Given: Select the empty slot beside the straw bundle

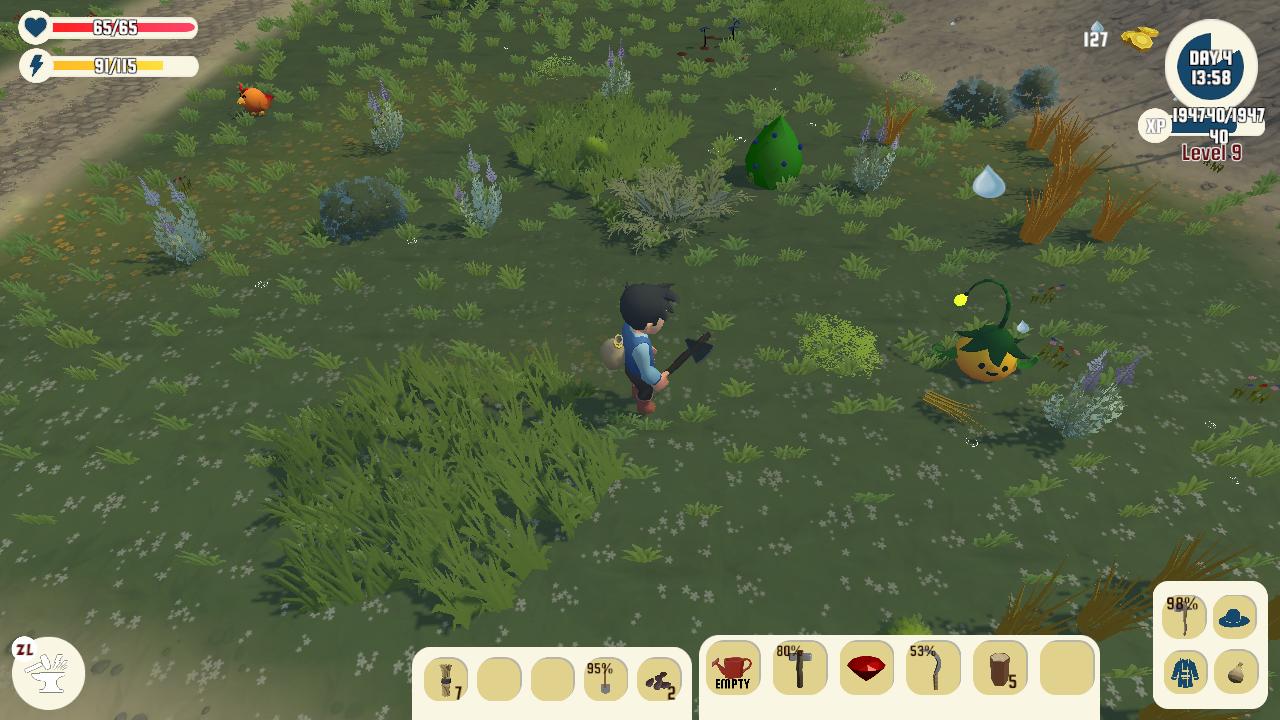Looking at the screenshot, I should point(499,680).
